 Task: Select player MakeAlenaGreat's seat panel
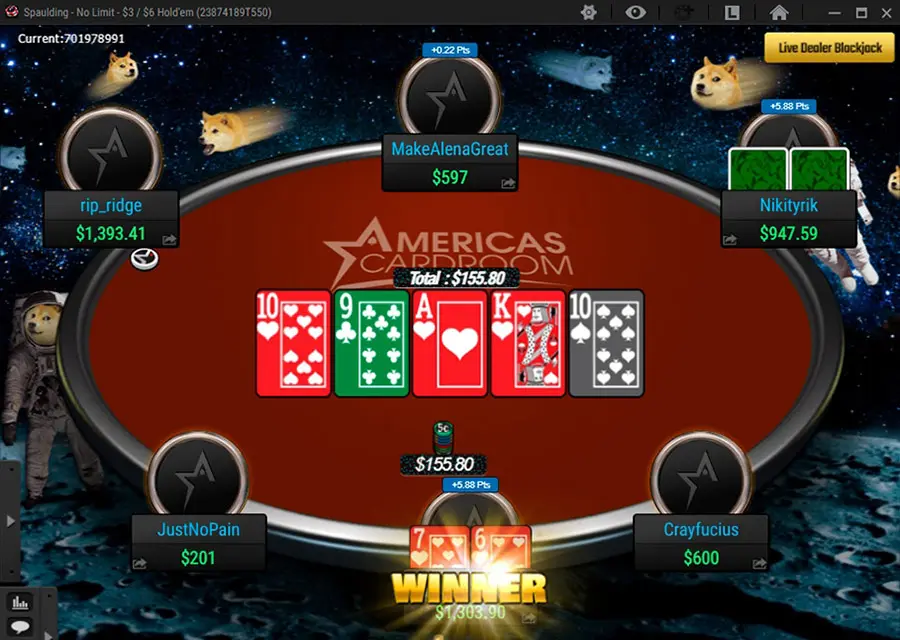[x=450, y=163]
